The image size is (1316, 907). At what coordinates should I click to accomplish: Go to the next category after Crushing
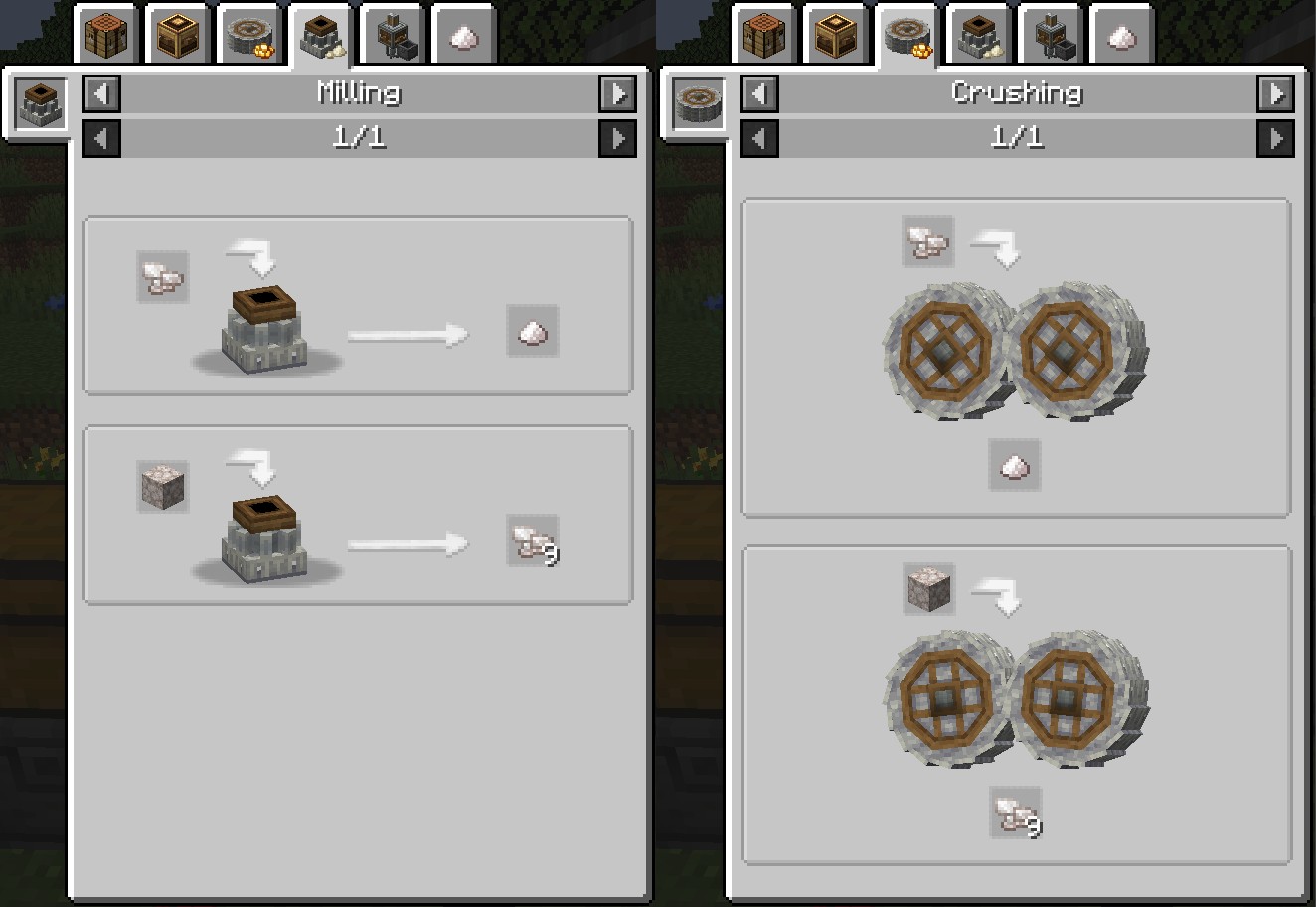[x=1275, y=94]
